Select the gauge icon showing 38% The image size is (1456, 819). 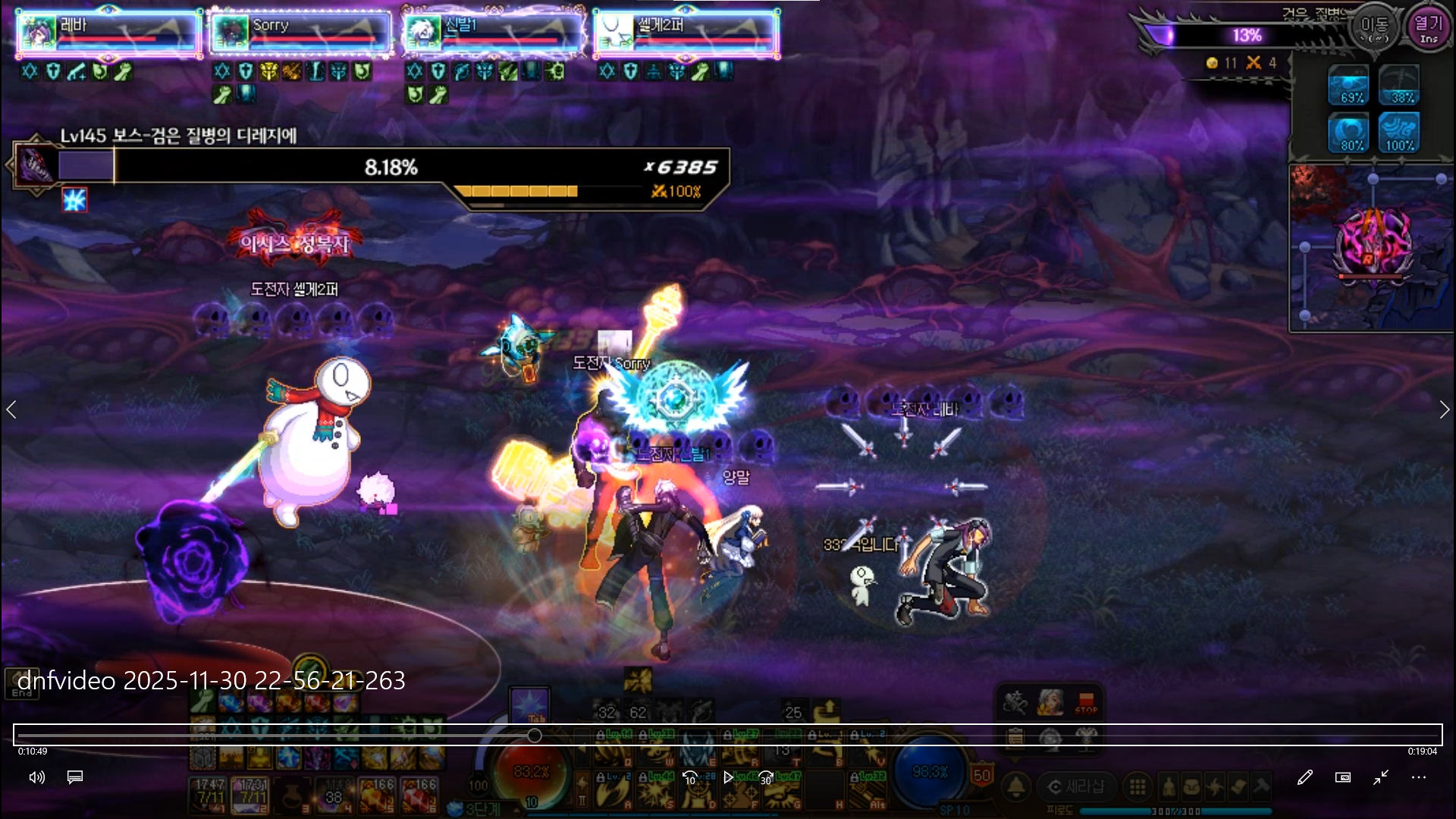[1399, 85]
